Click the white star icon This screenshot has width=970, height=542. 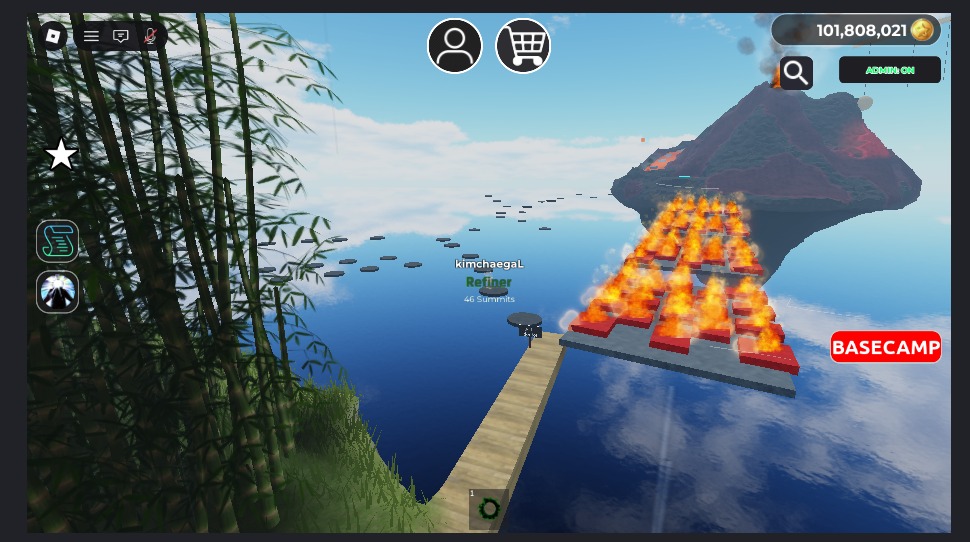(62, 155)
